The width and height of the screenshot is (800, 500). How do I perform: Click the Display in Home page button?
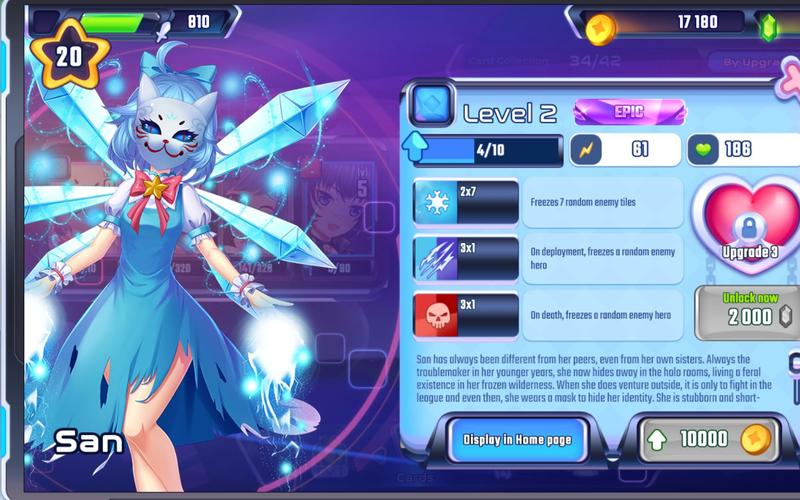click(x=518, y=440)
